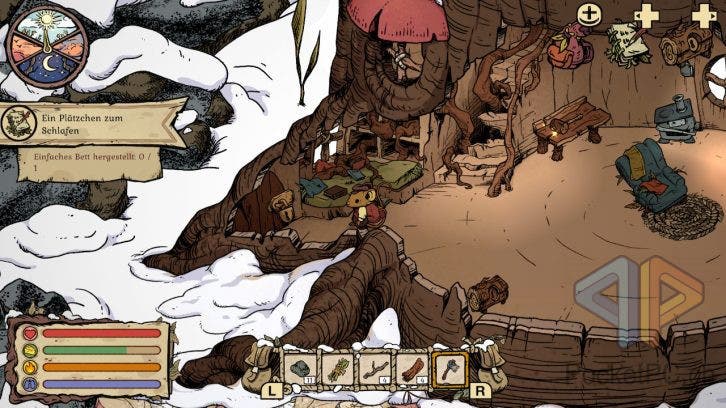Pick the twig slot in the hotbar
Image resolution: width=726 pixels, height=408 pixels.
click(375, 370)
